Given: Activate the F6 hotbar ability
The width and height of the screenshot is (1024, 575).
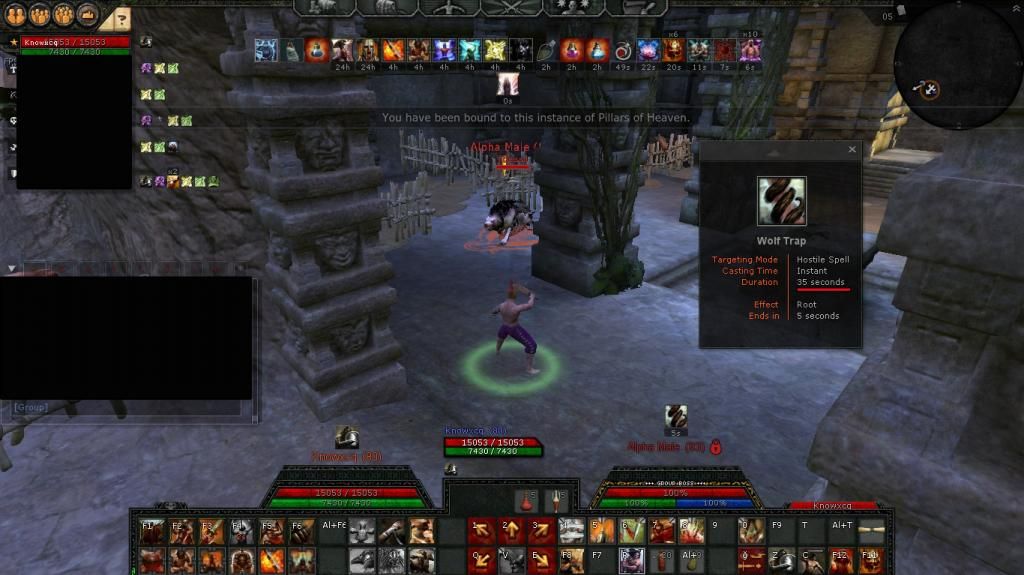Looking at the screenshot, I should pyautogui.click(x=302, y=531).
